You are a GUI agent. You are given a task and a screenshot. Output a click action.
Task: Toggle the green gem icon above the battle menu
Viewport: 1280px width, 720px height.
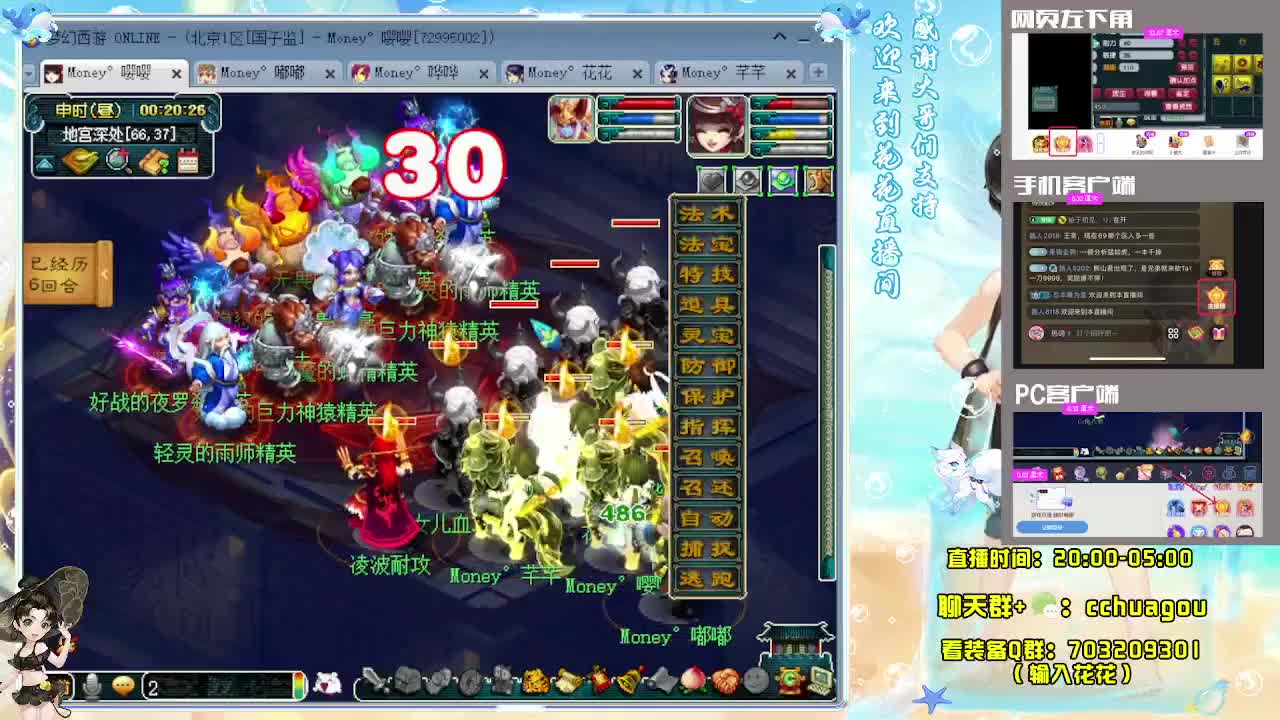tap(783, 178)
